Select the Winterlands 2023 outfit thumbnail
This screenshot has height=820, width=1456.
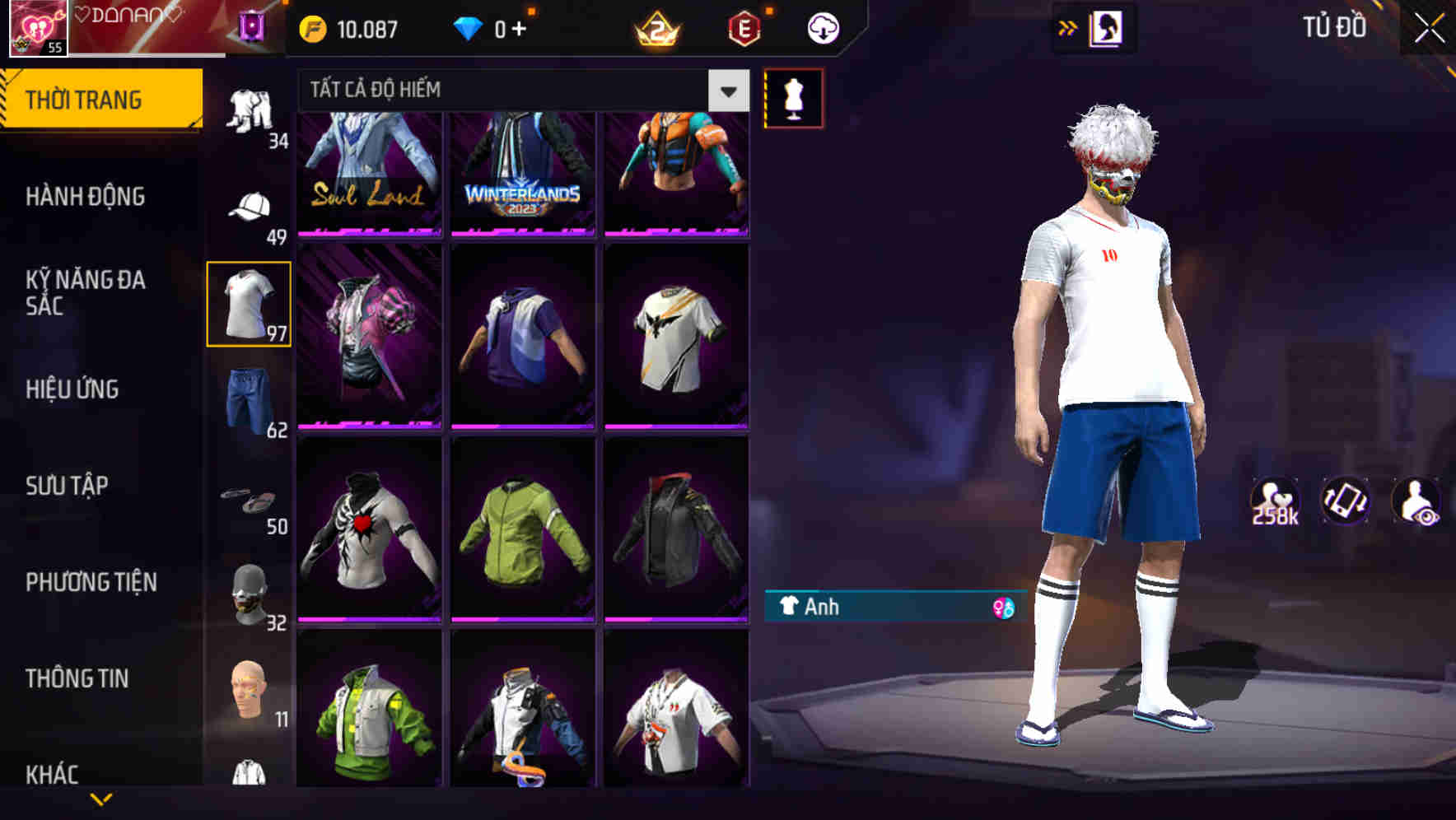tap(523, 175)
